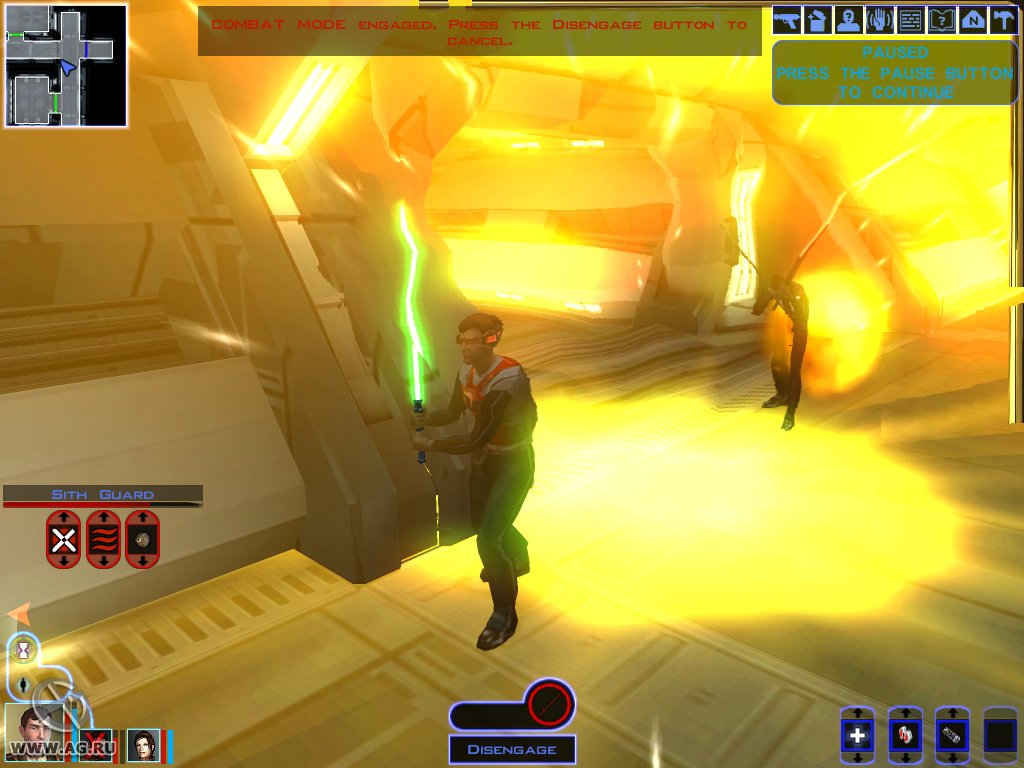Open the area map icon marked N
The image size is (1024, 768).
[x=972, y=19]
